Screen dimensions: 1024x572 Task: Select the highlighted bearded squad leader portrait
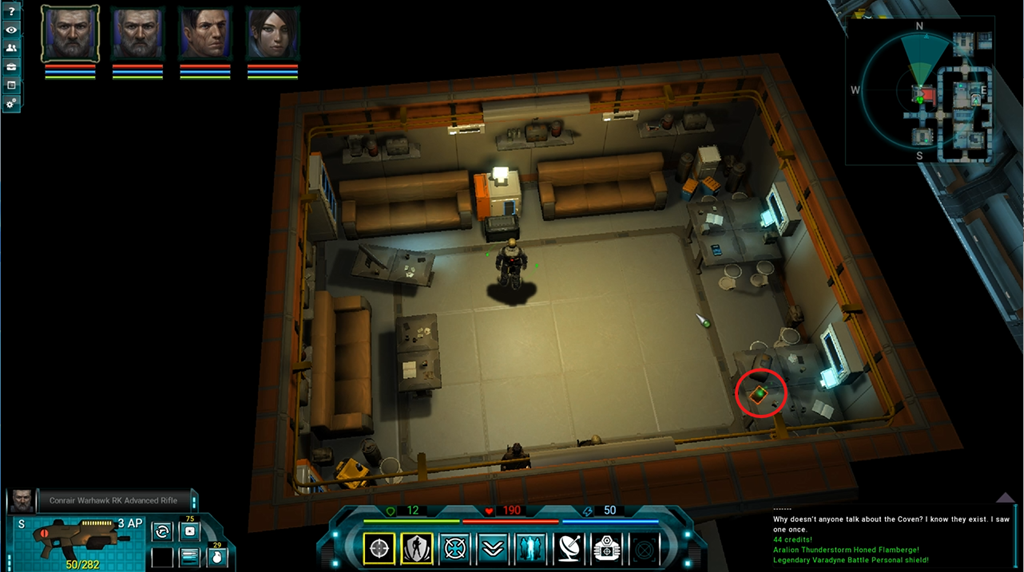click(70, 34)
